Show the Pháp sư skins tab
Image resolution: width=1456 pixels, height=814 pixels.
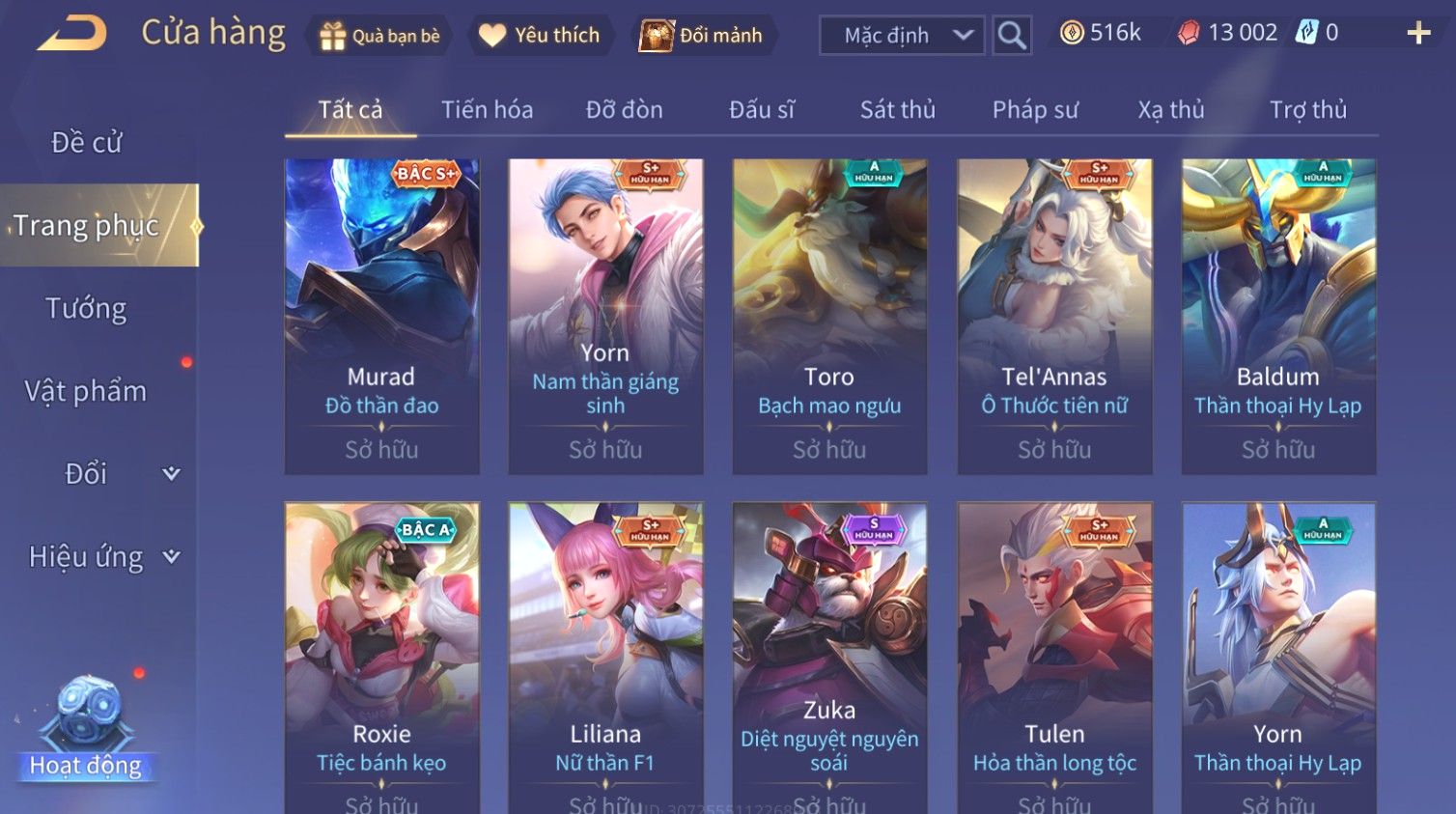pos(1035,110)
